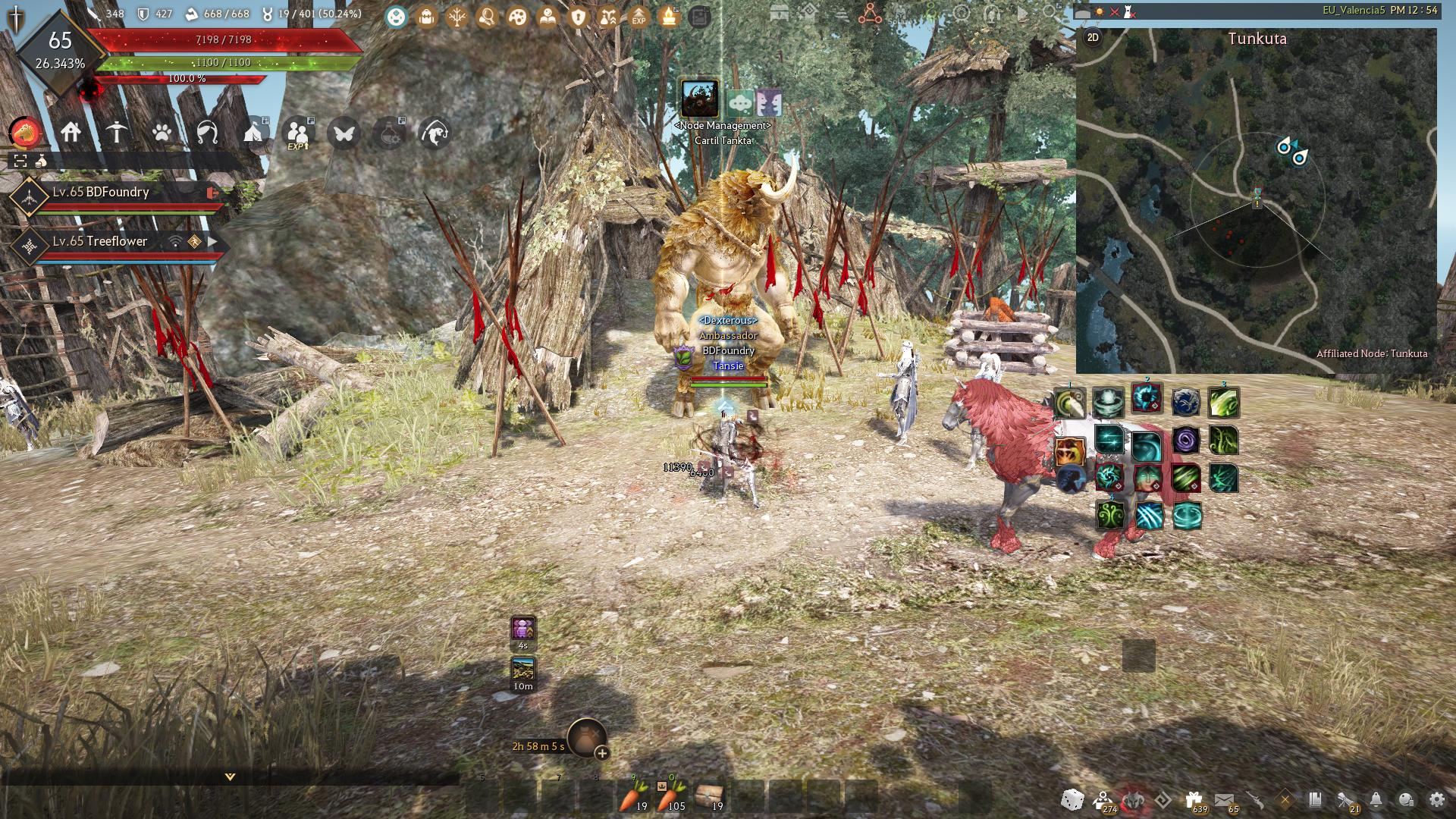The image size is (1456, 819).
Task: Open the add-elixir plus button
Action: [602, 753]
